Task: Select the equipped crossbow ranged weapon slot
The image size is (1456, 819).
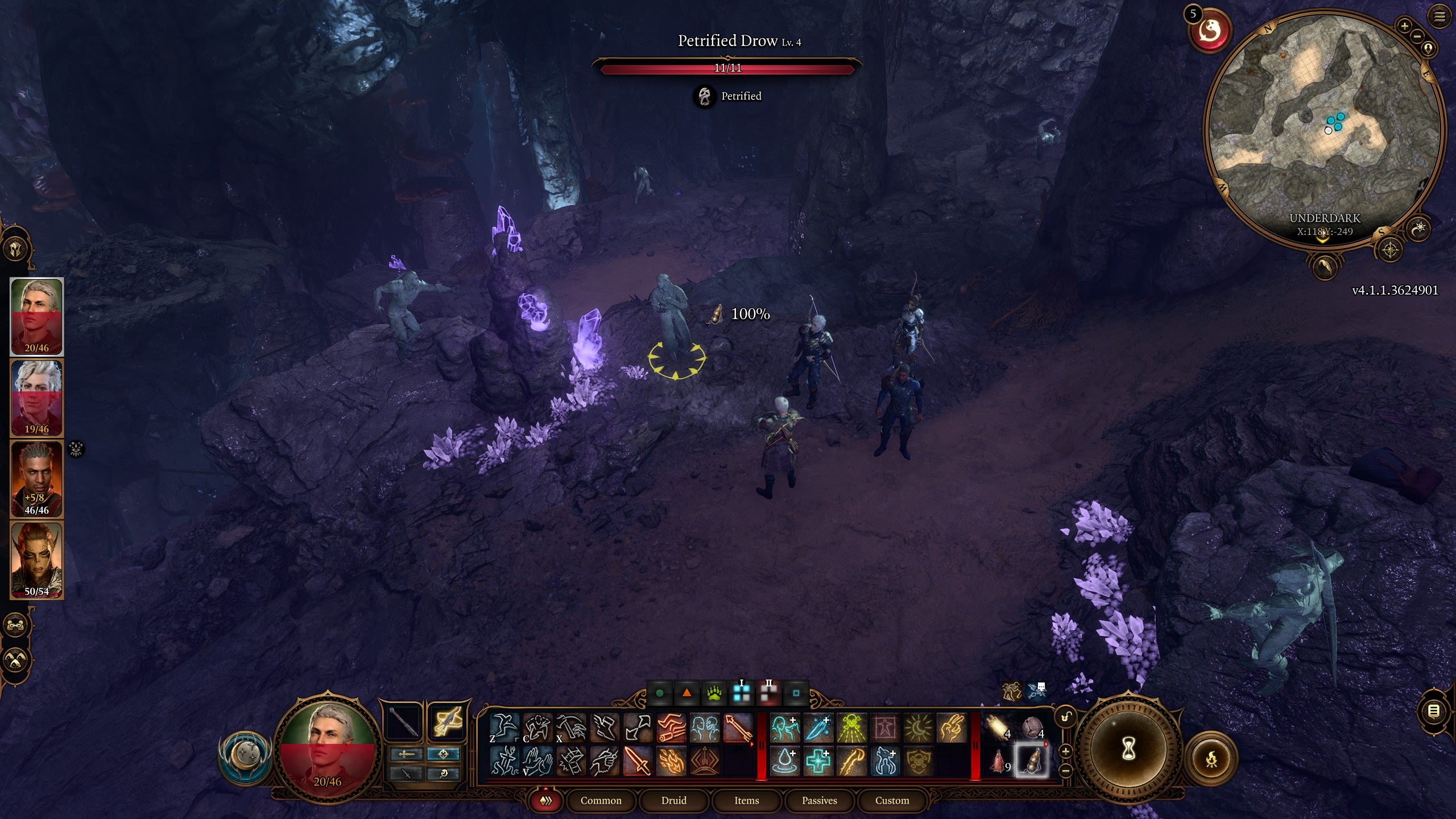Action: [446, 722]
